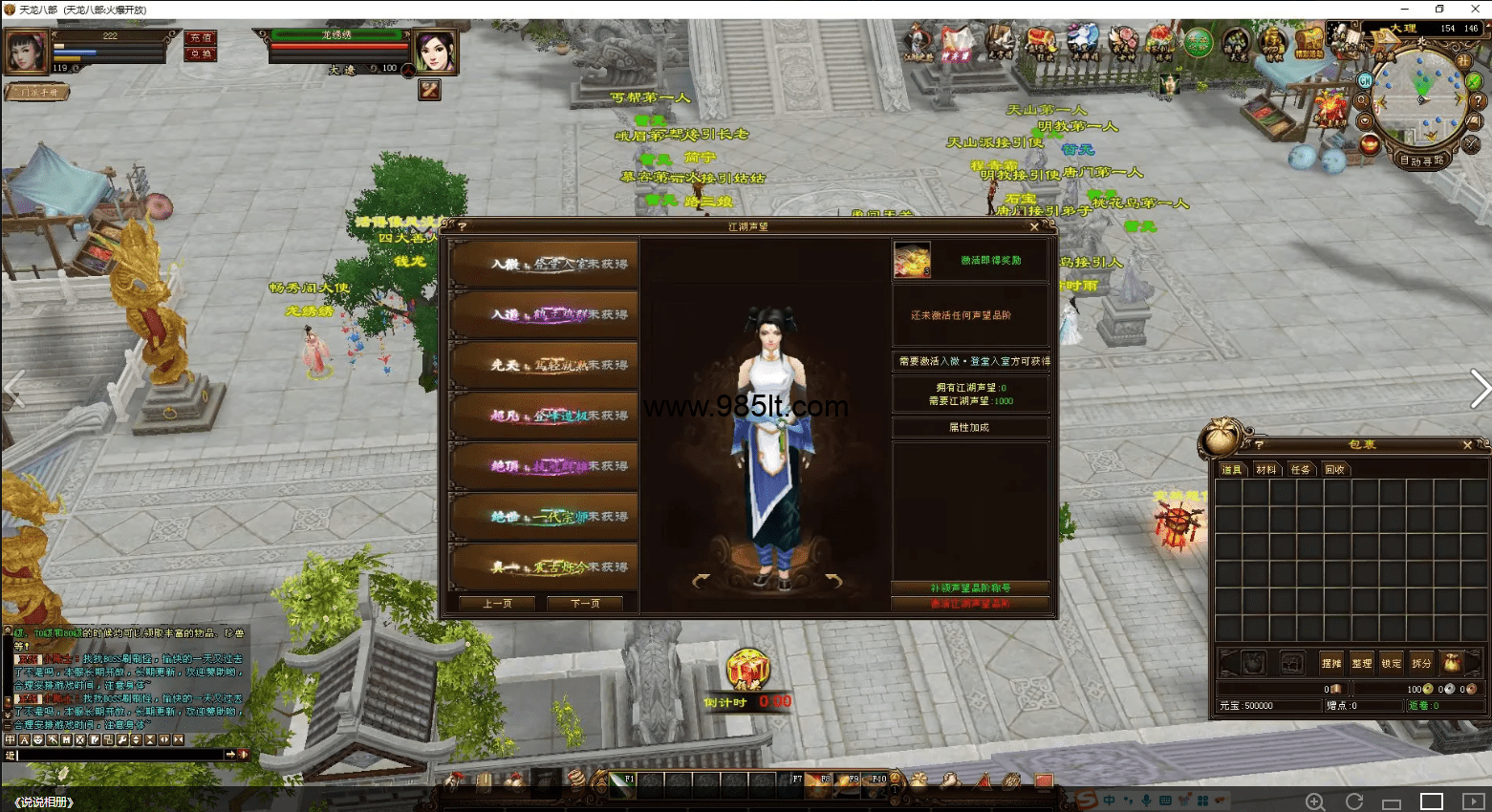
Task: Click the 摆摊 set up stall button
Action: 1331,663
